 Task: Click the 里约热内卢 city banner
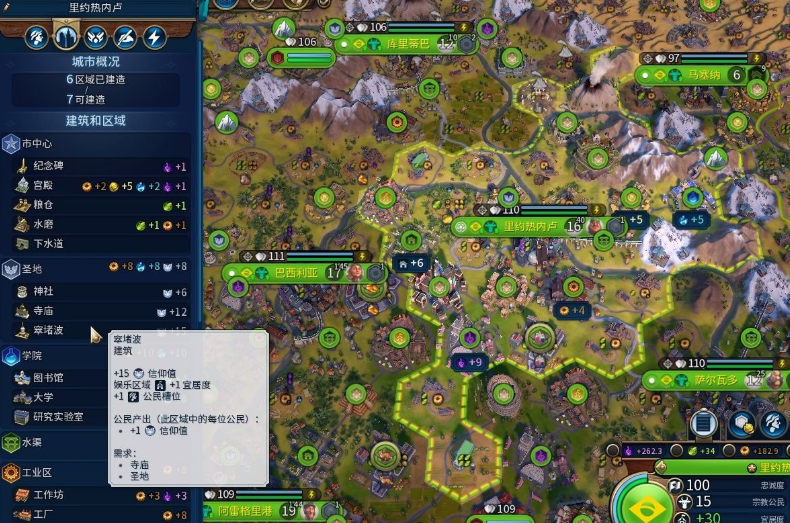click(x=530, y=227)
